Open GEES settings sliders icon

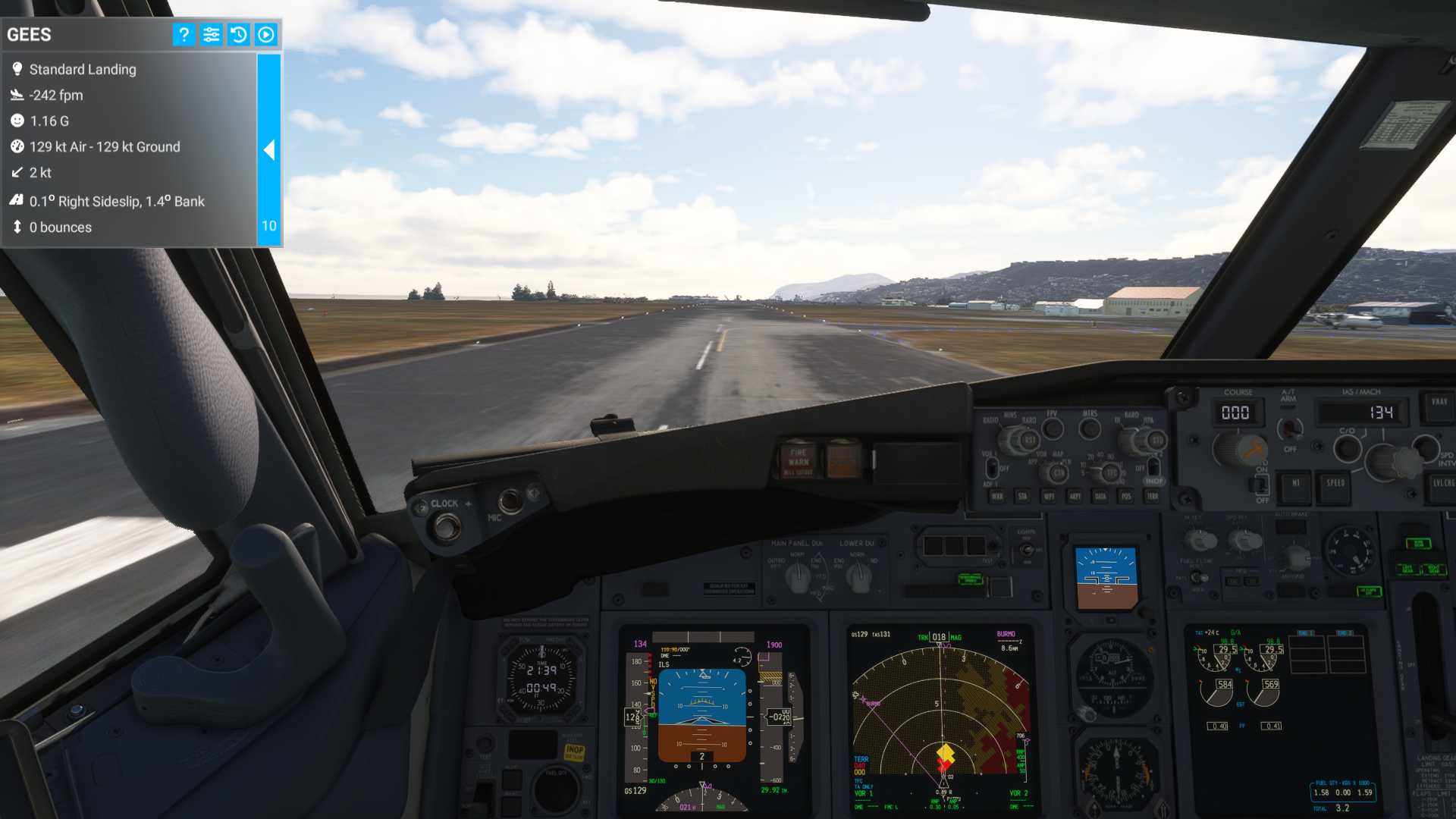[212, 34]
